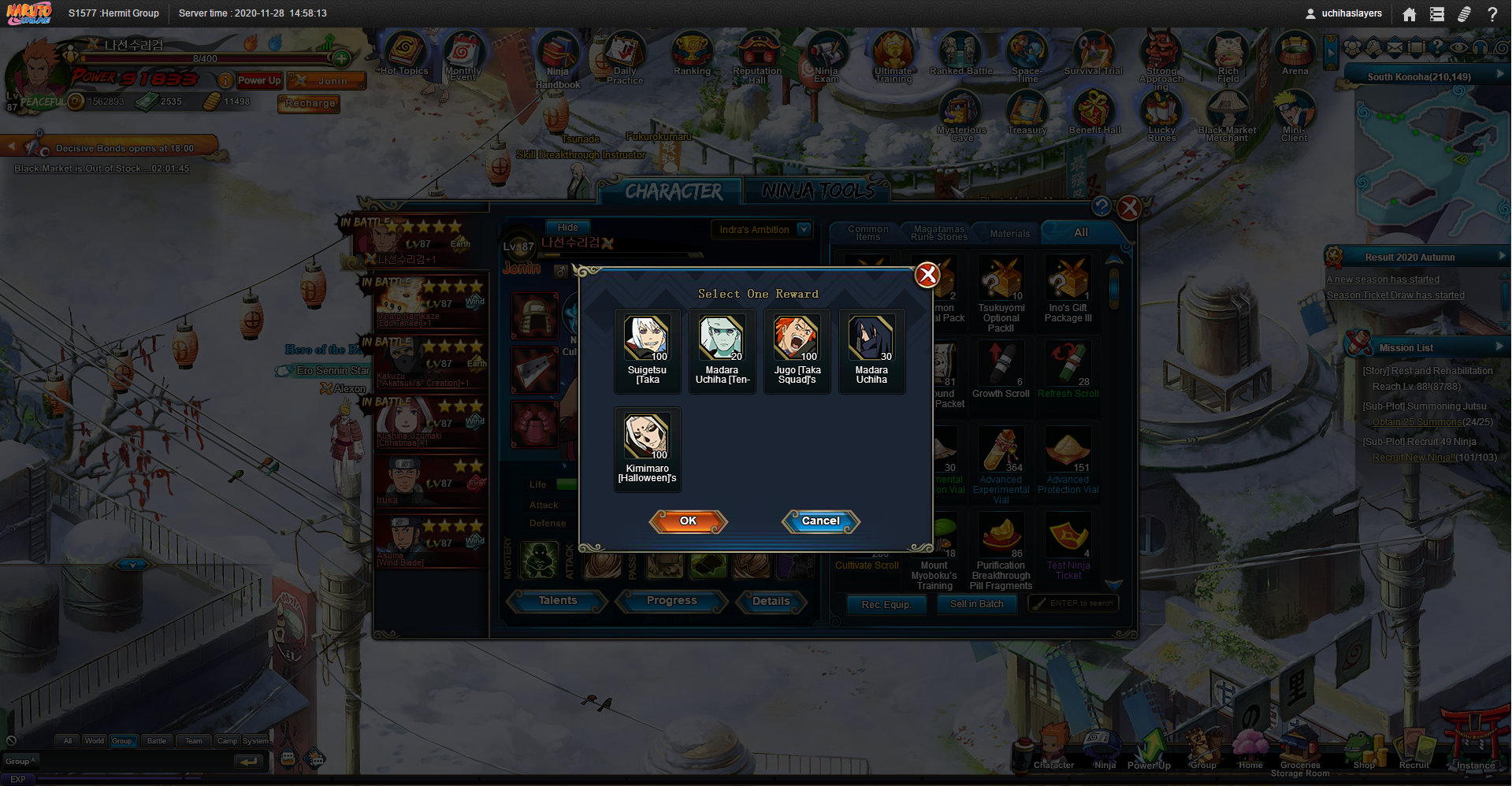Cancel the reward selection dialog

click(820, 521)
